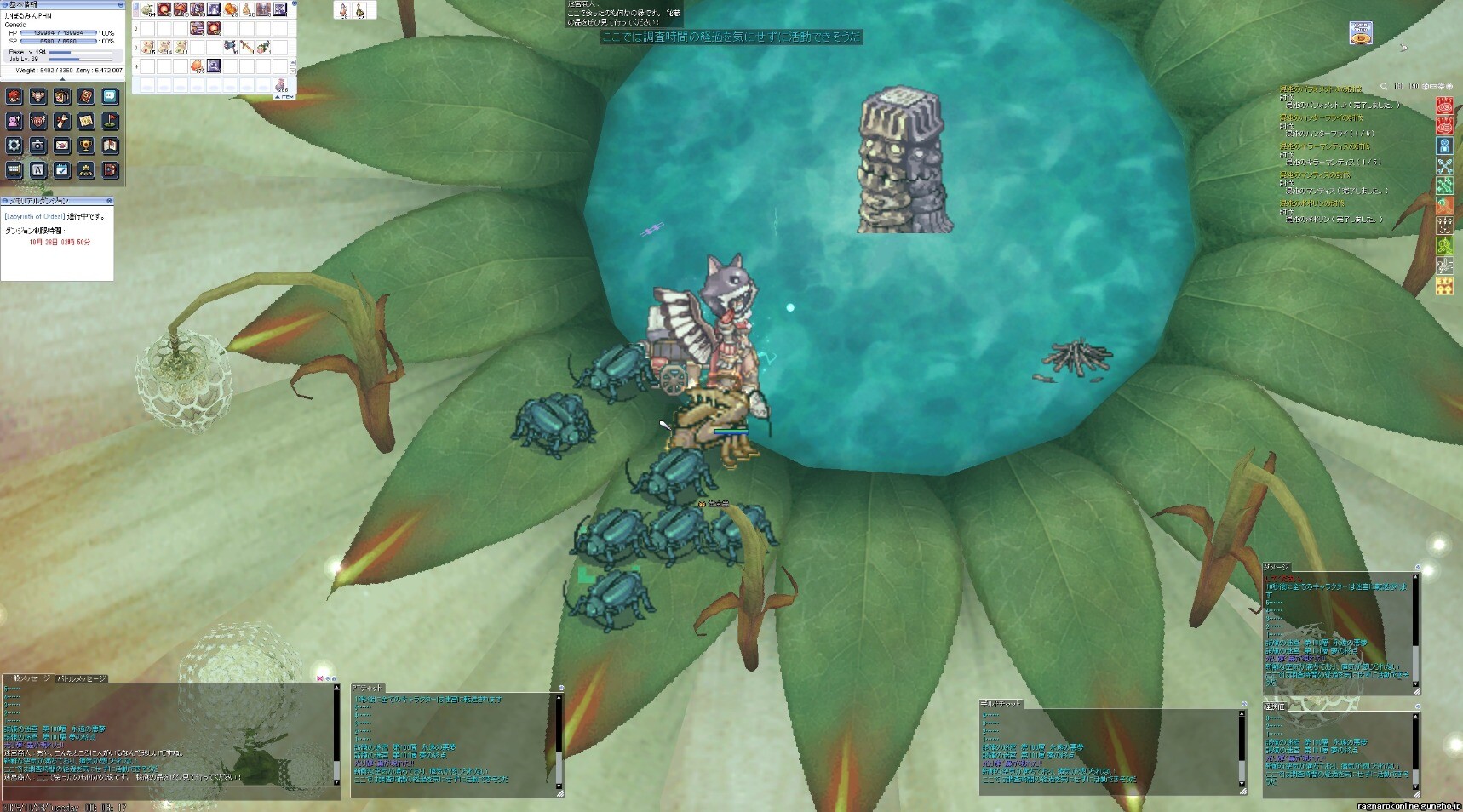This screenshot has height=812, width=1463.
Task: Open the add-friend purple figure icon
Action: tap(14, 121)
